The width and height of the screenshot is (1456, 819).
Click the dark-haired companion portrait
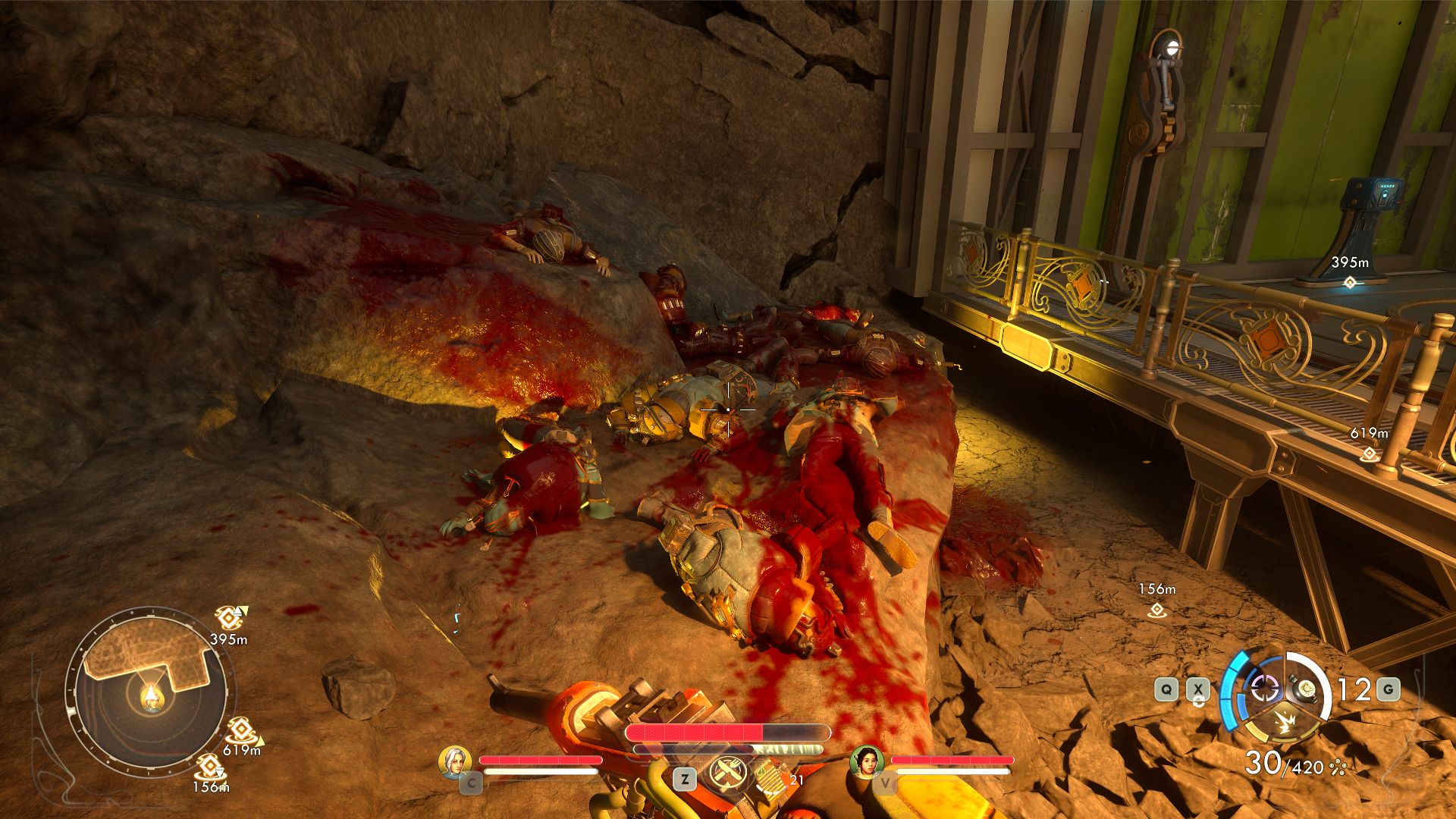click(x=866, y=761)
